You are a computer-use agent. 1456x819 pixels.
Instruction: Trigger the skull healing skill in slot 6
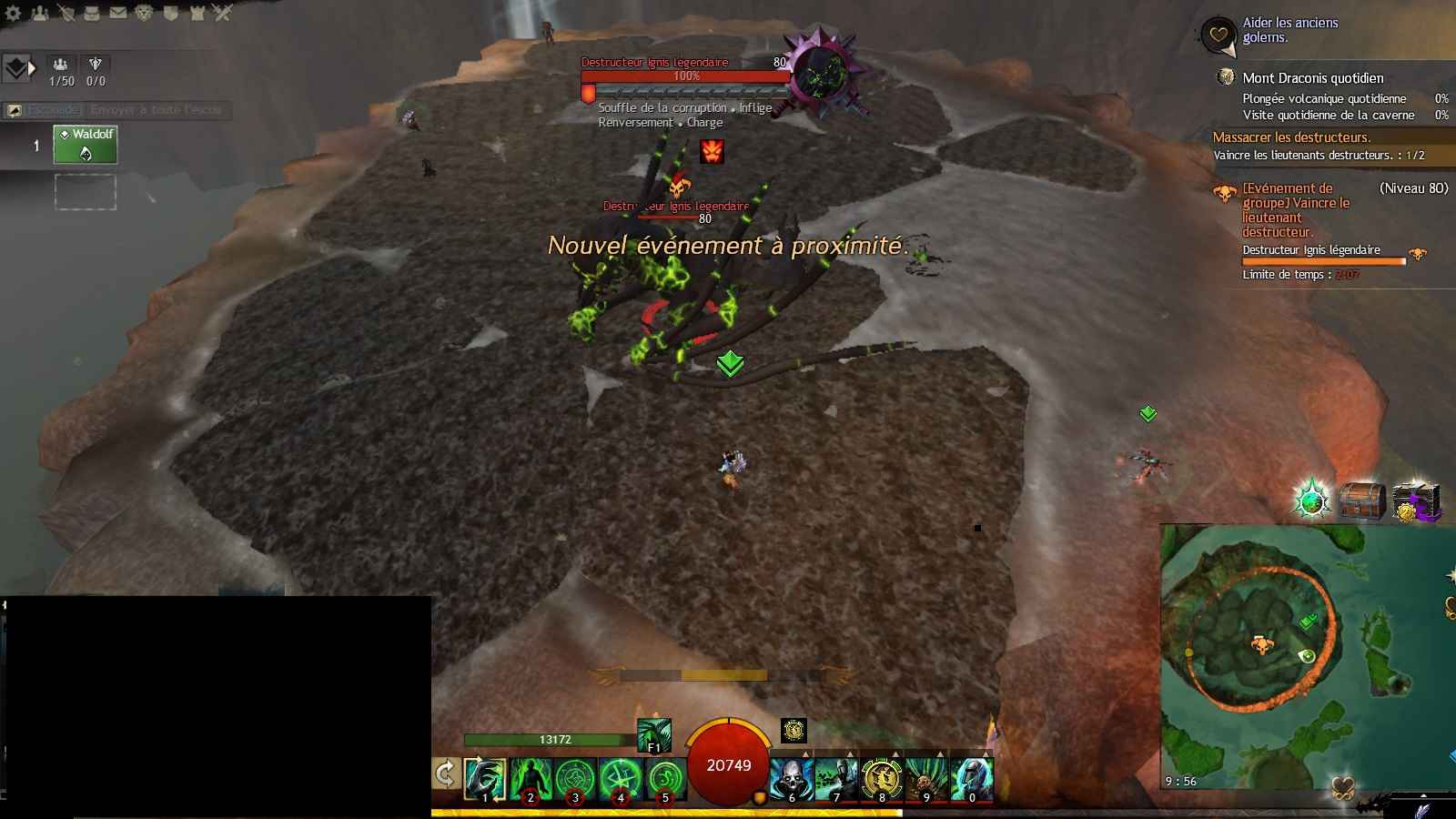tap(792, 780)
